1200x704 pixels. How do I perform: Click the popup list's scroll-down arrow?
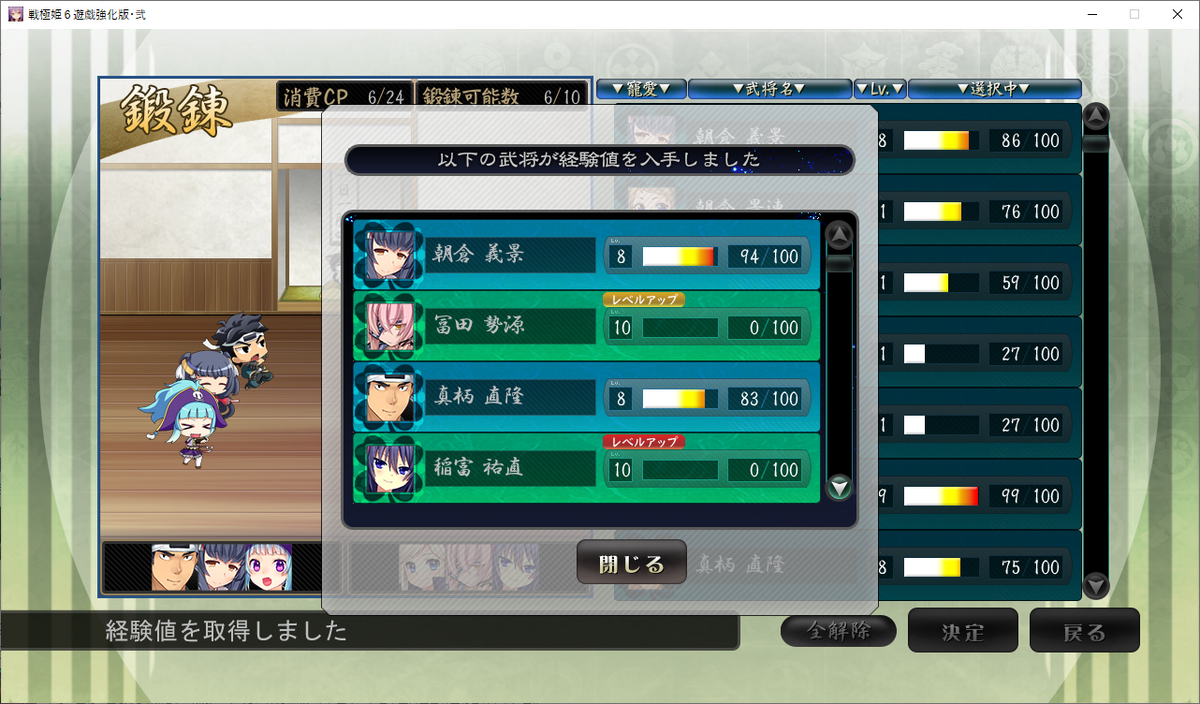coord(840,487)
